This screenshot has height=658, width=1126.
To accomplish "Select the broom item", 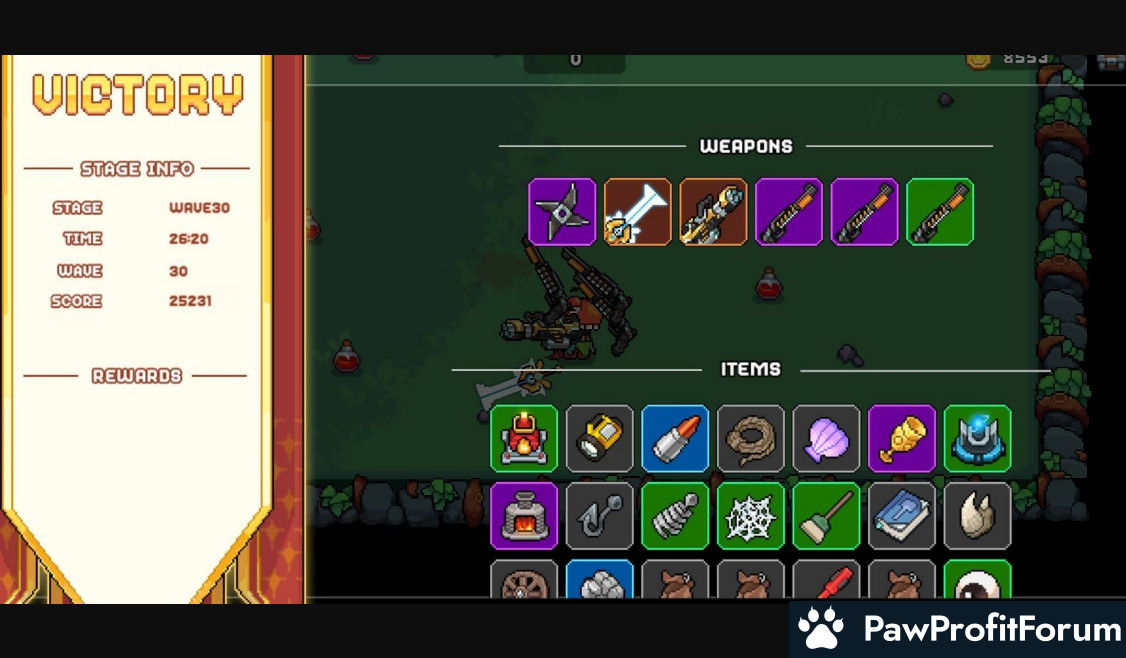I will [826, 516].
